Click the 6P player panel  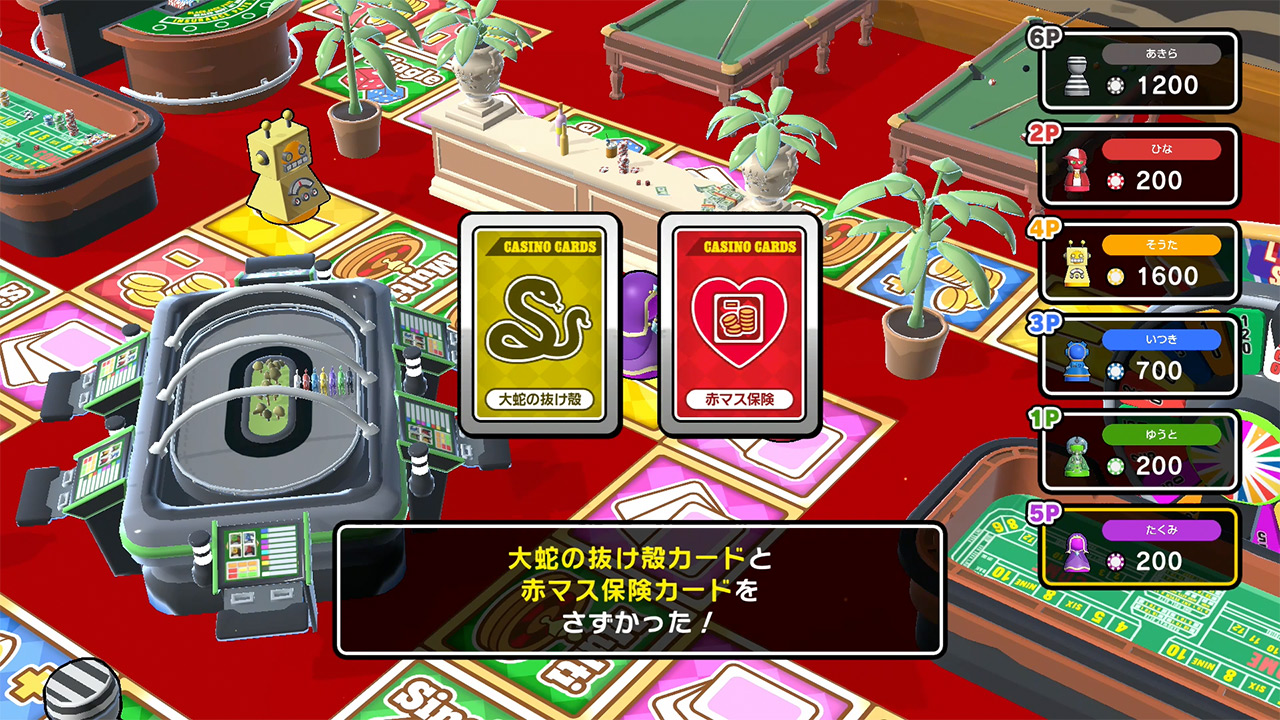tap(1140, 70)
